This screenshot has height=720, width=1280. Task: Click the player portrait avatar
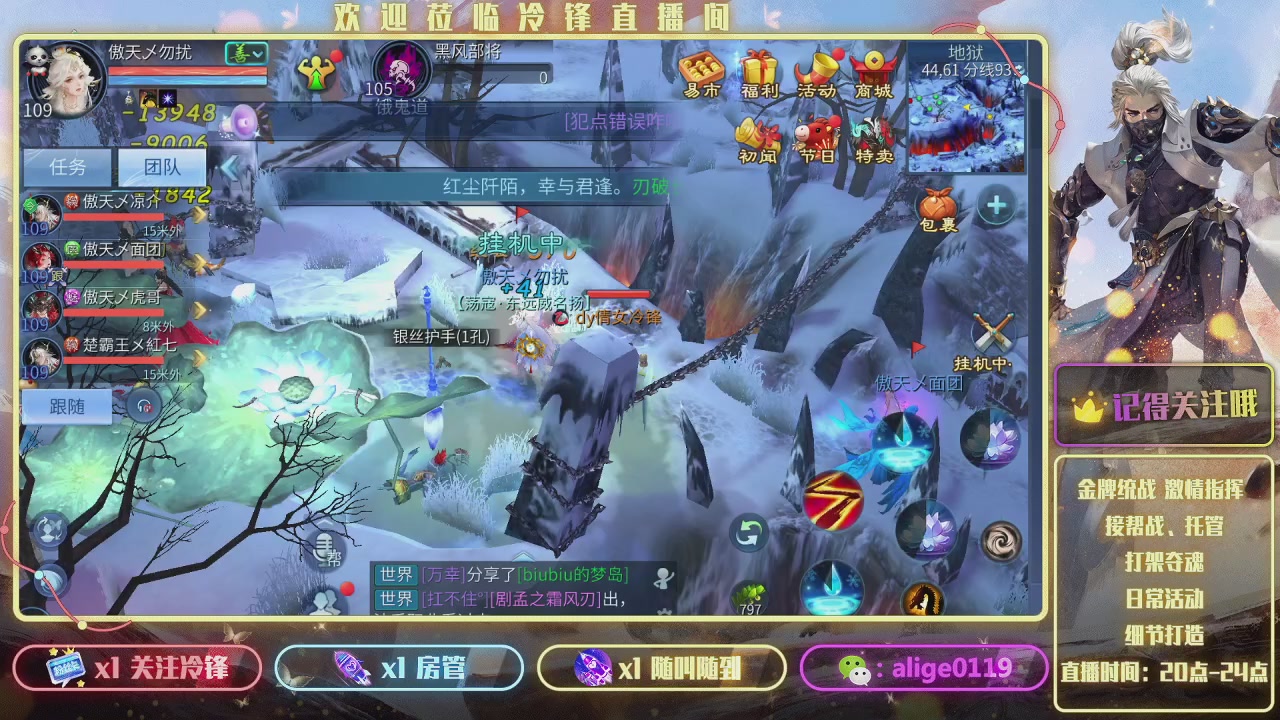pyautogui.click(x=70, y=80)
